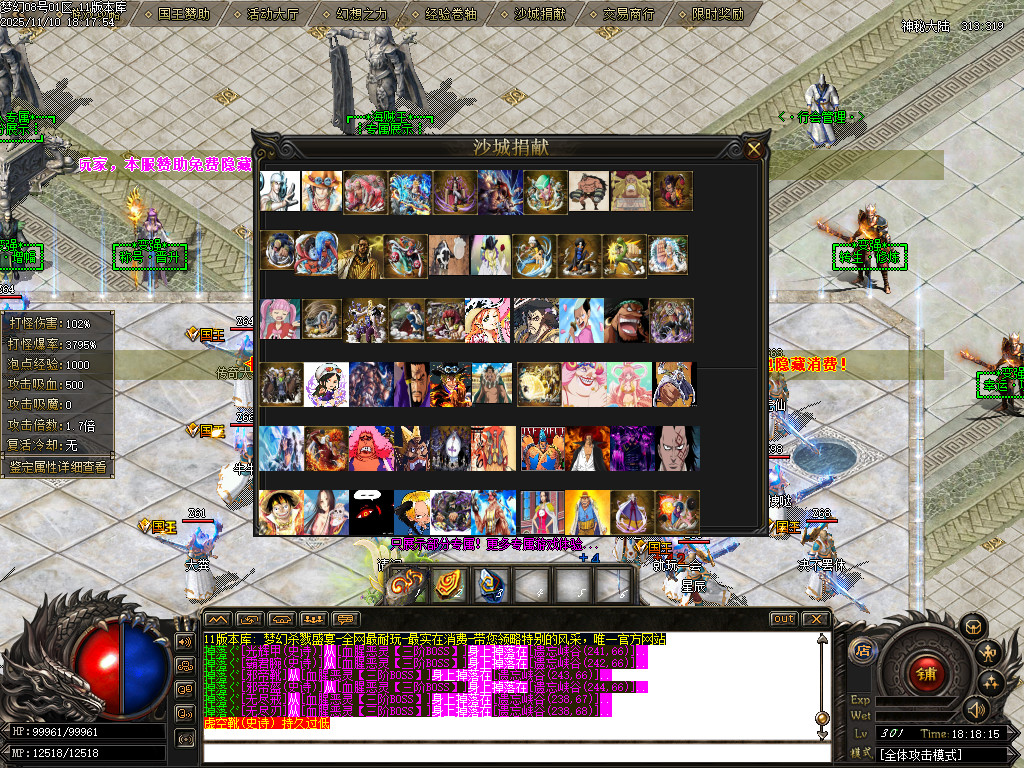Select the straw hat Luffy portrait

pyautogui.click(x=280, y=512)
